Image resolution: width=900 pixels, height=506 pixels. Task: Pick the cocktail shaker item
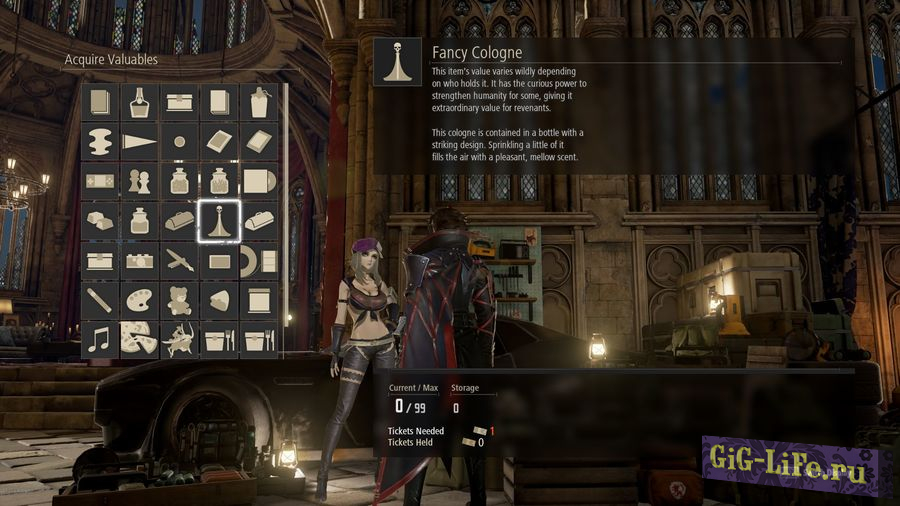(259, 101)
